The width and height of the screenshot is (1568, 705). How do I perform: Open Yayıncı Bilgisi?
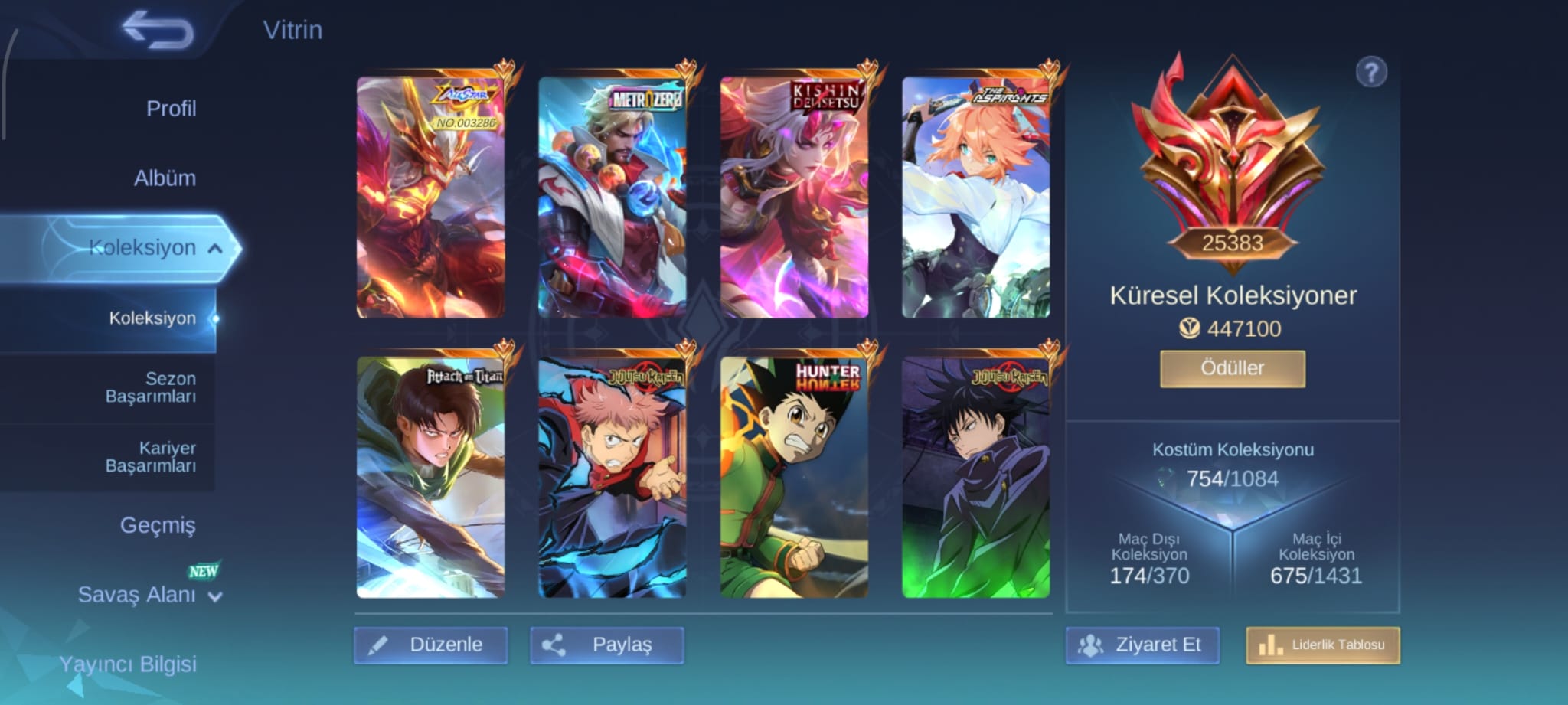[128, 664]
